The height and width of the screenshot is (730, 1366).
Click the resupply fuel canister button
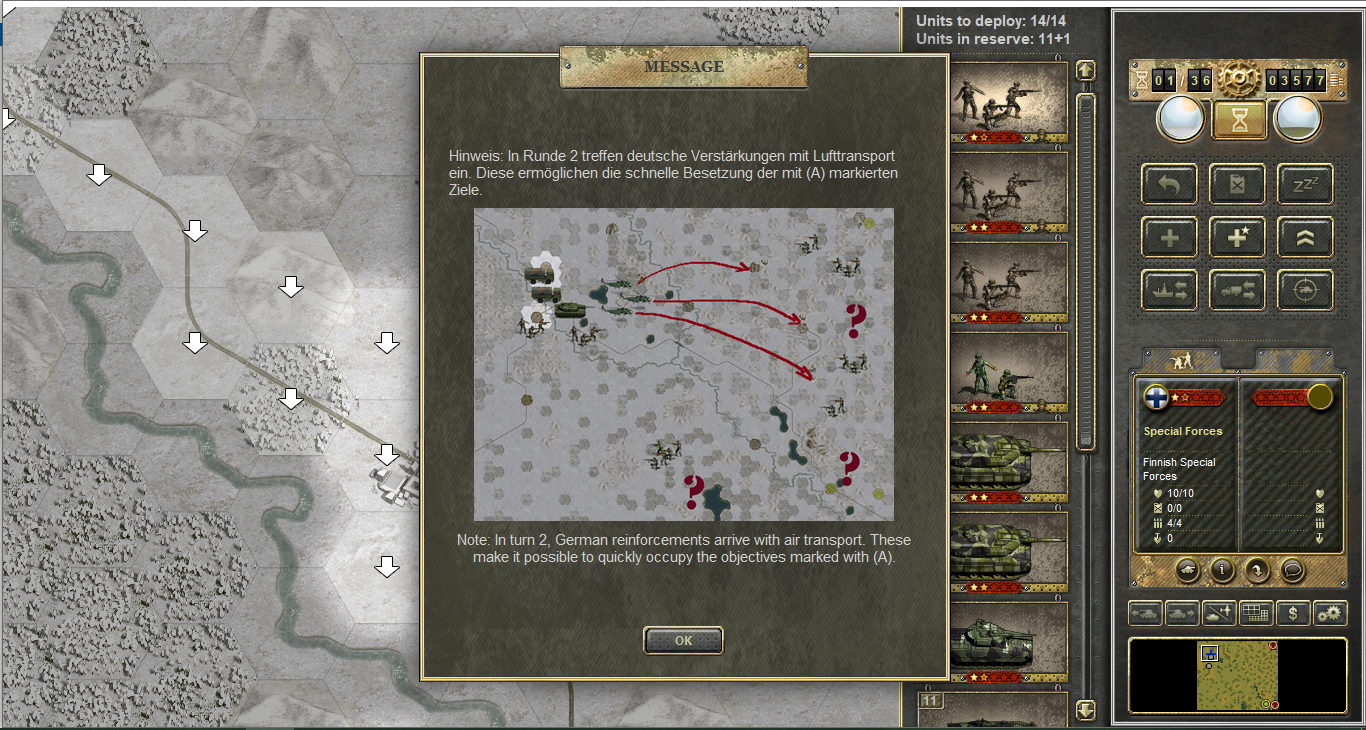point(1238,184)
